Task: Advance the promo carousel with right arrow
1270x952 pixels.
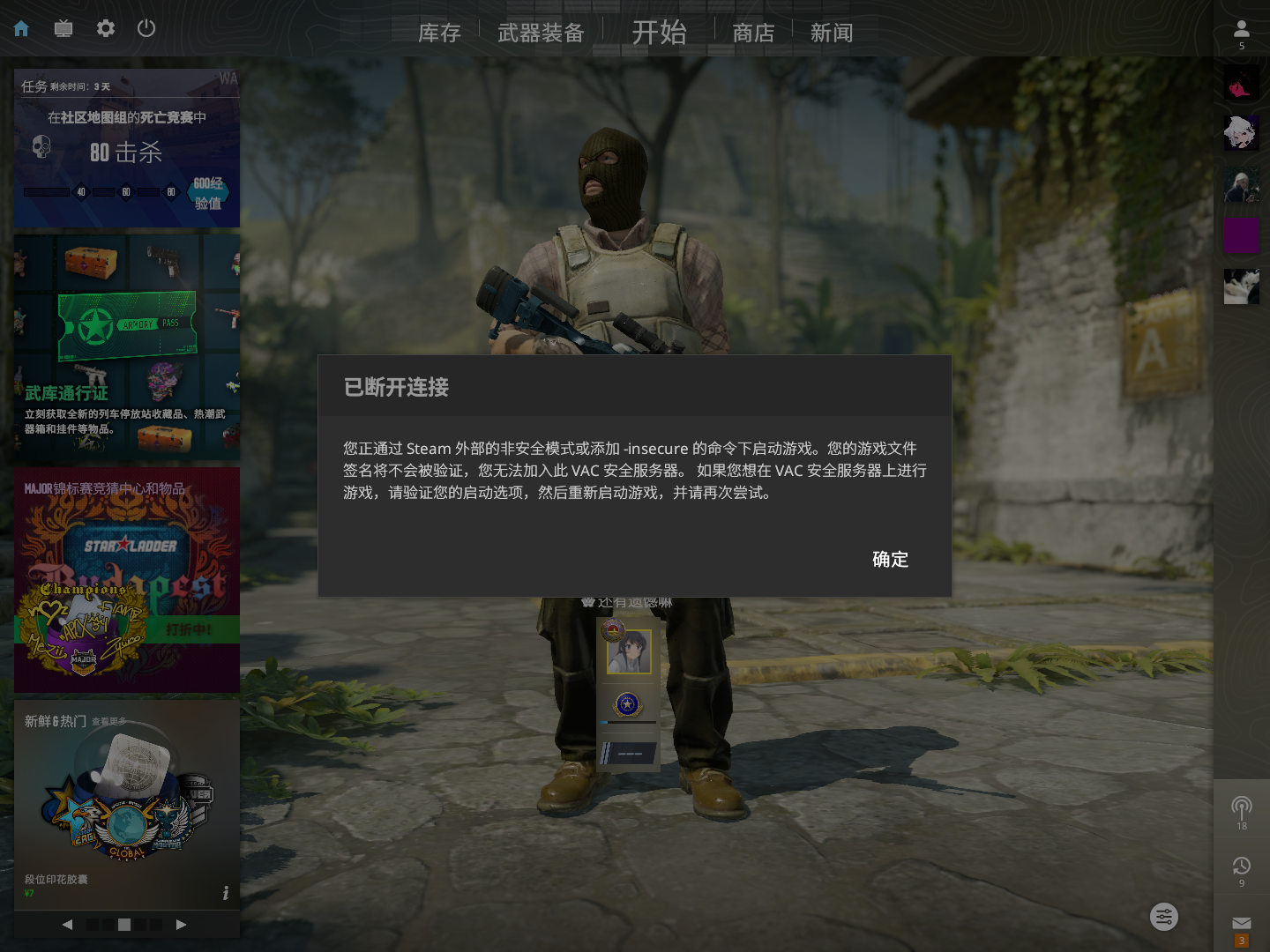Action: coord(182,925)
